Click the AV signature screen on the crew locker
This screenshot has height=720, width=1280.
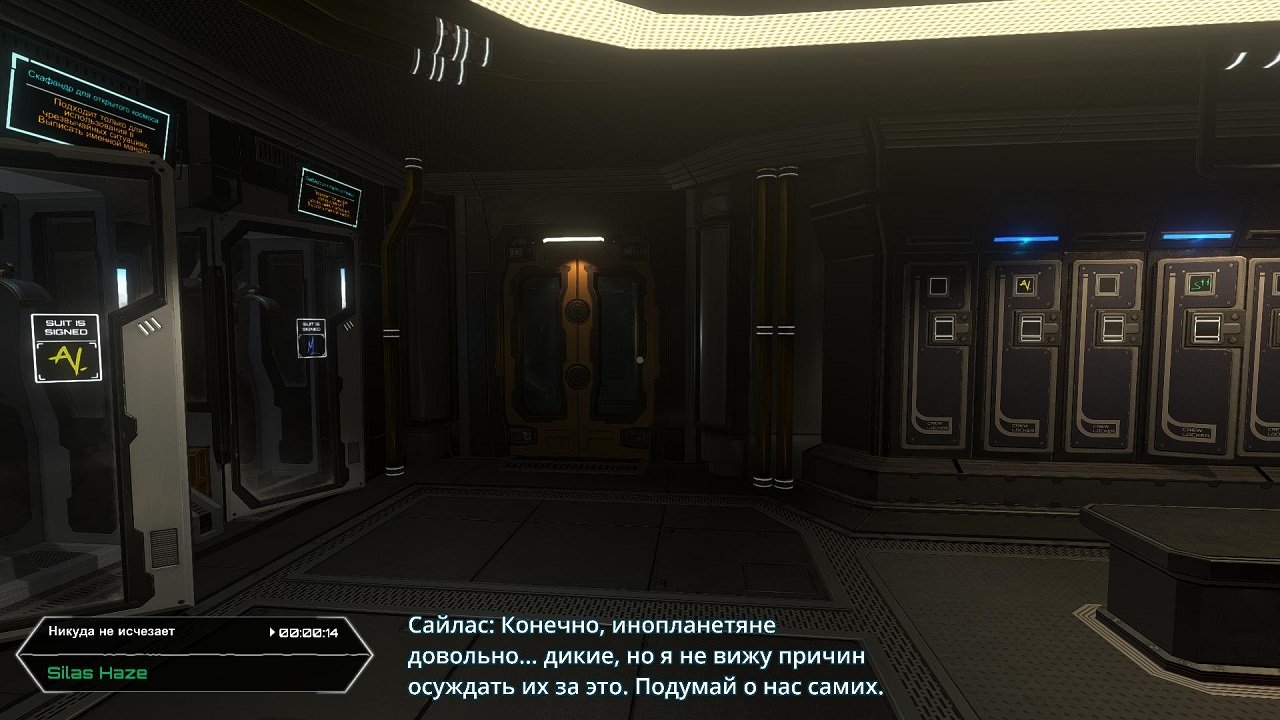coord(1025,284)
